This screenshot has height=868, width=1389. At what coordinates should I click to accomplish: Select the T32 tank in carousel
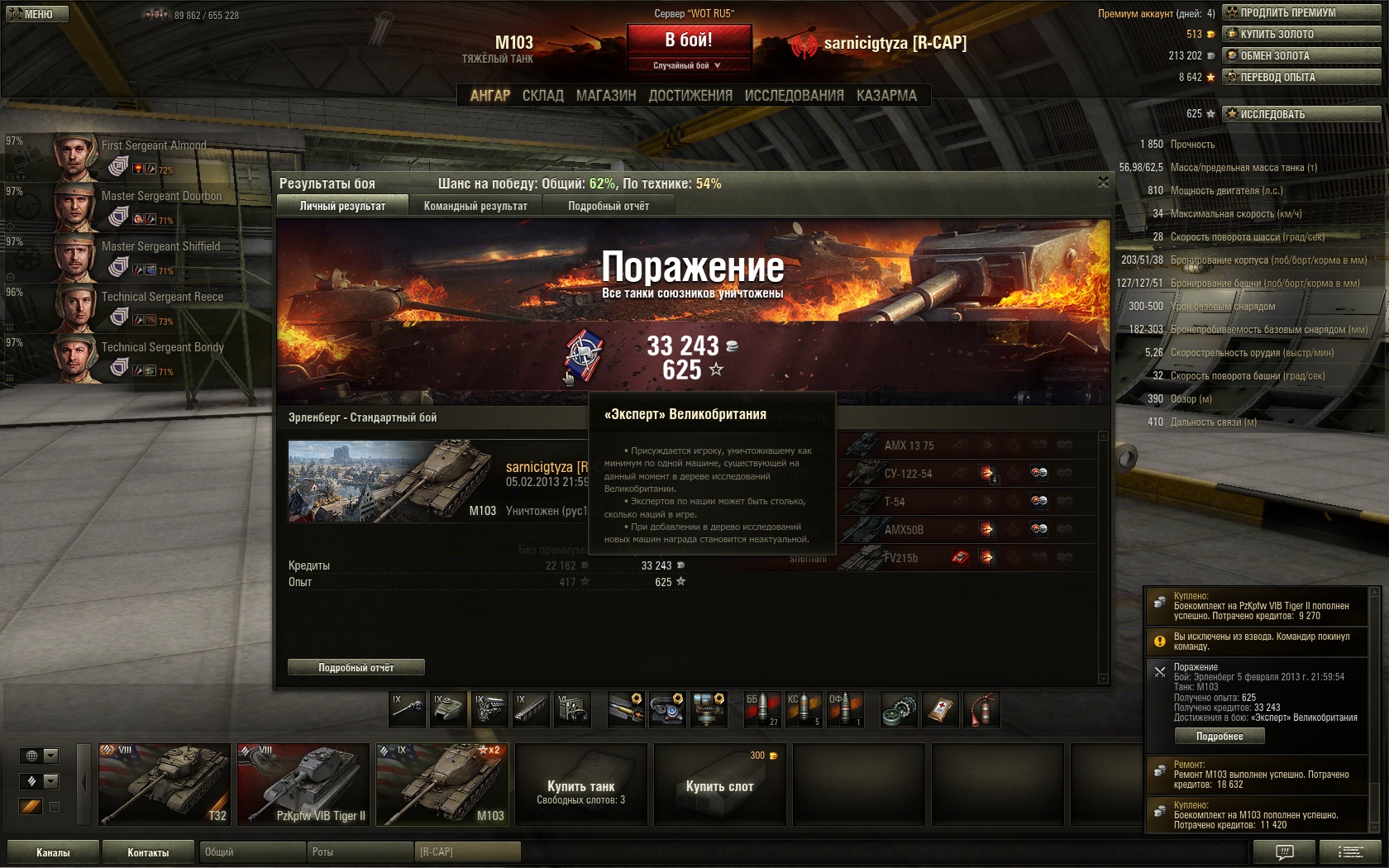[164, 784]
